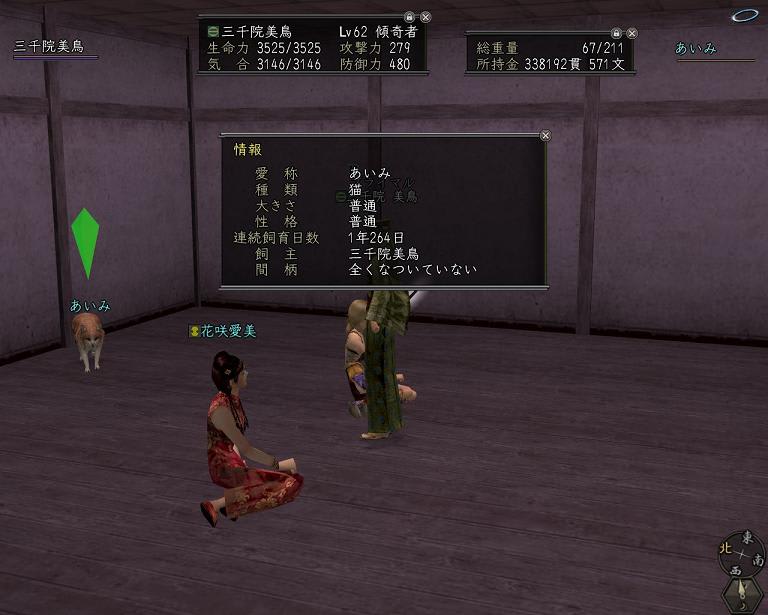The width and height of the screenshot is (768, 615).
Task: Toggle the lock on the character status panel
Action: pyautogui.click(x=409, y=17)
